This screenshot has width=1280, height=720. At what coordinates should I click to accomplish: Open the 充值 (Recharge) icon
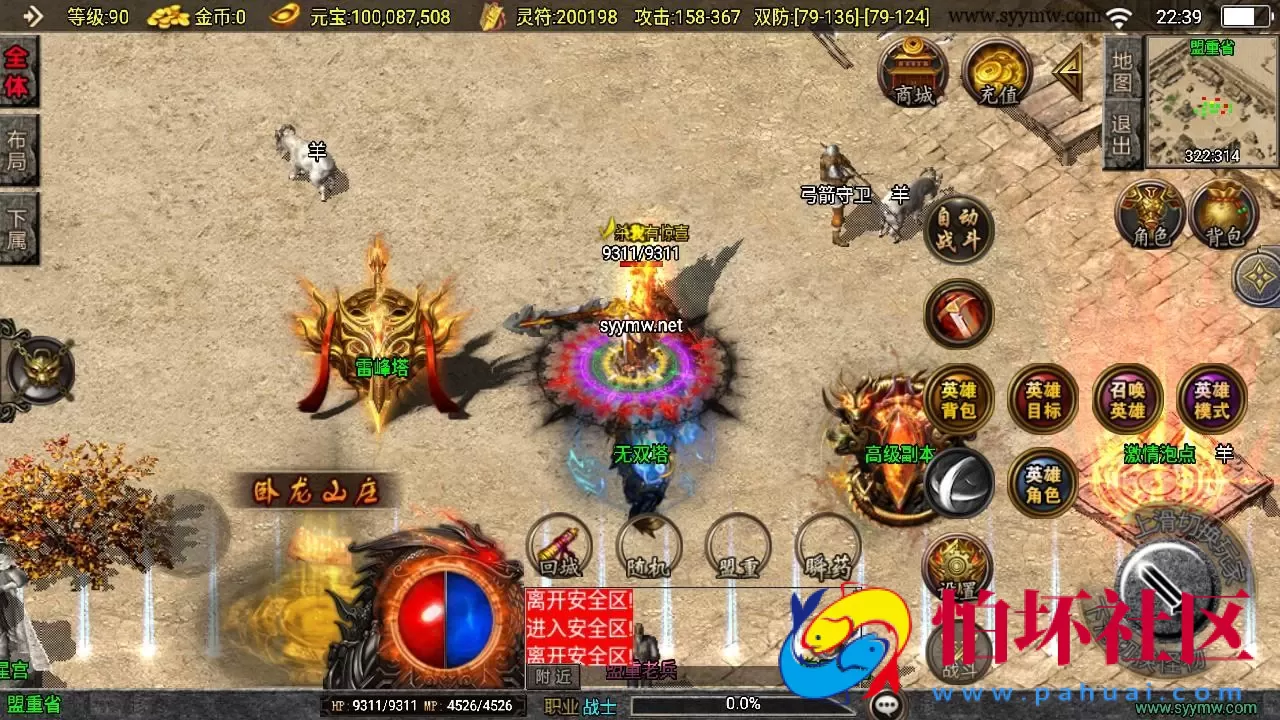pyautogui.click(x=996, y=72)
